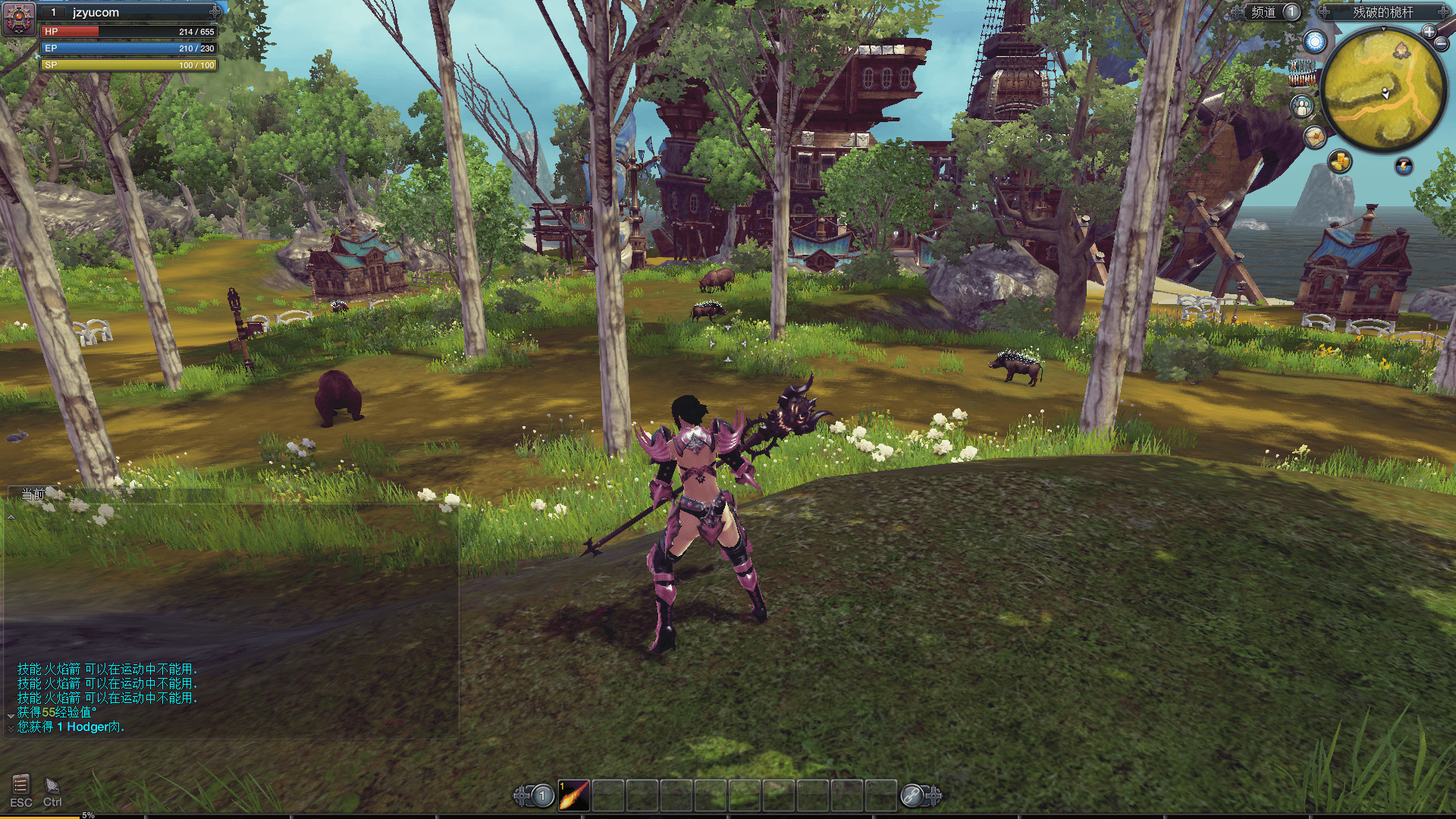This screenshot has height=819, width=1456.
Task: Activate the fire arrow skill slot
Action: [574, 795]
